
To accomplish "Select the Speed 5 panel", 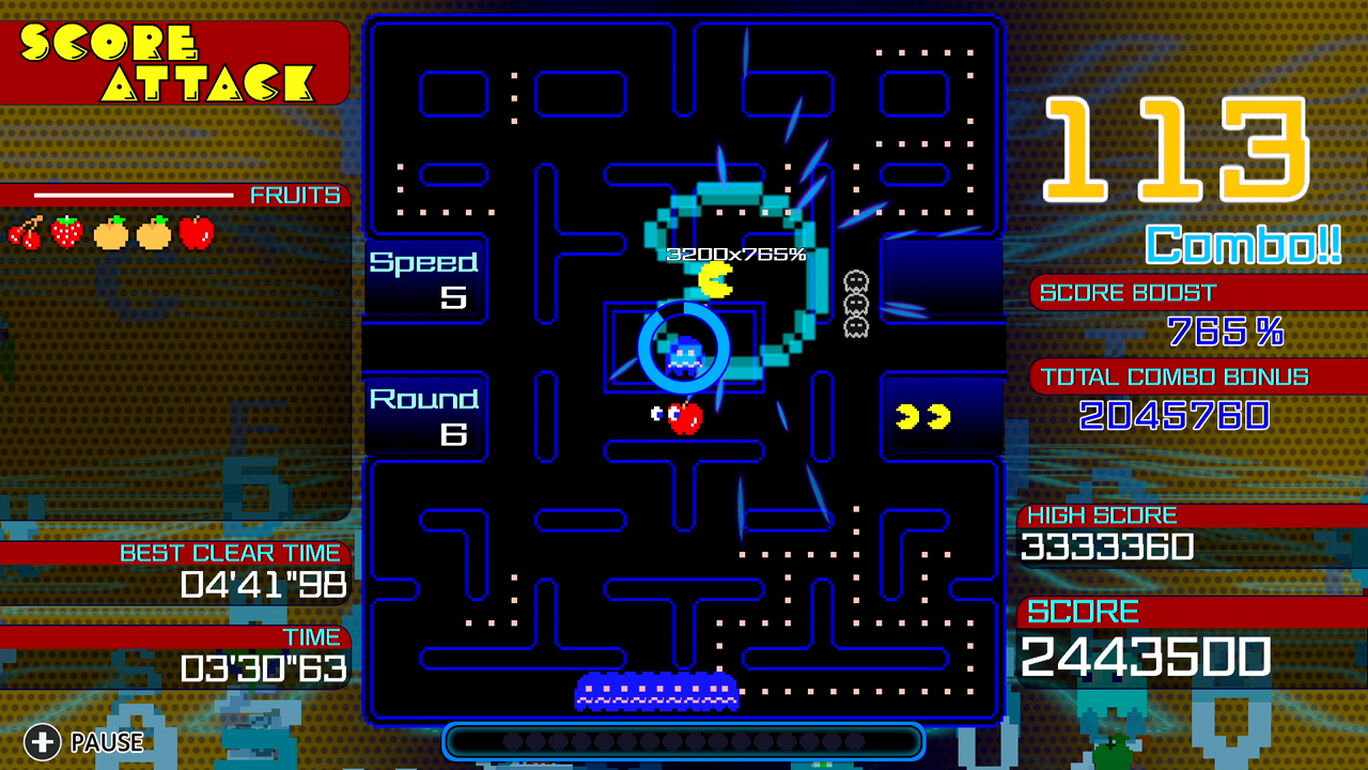I will (x=426, y=277).
